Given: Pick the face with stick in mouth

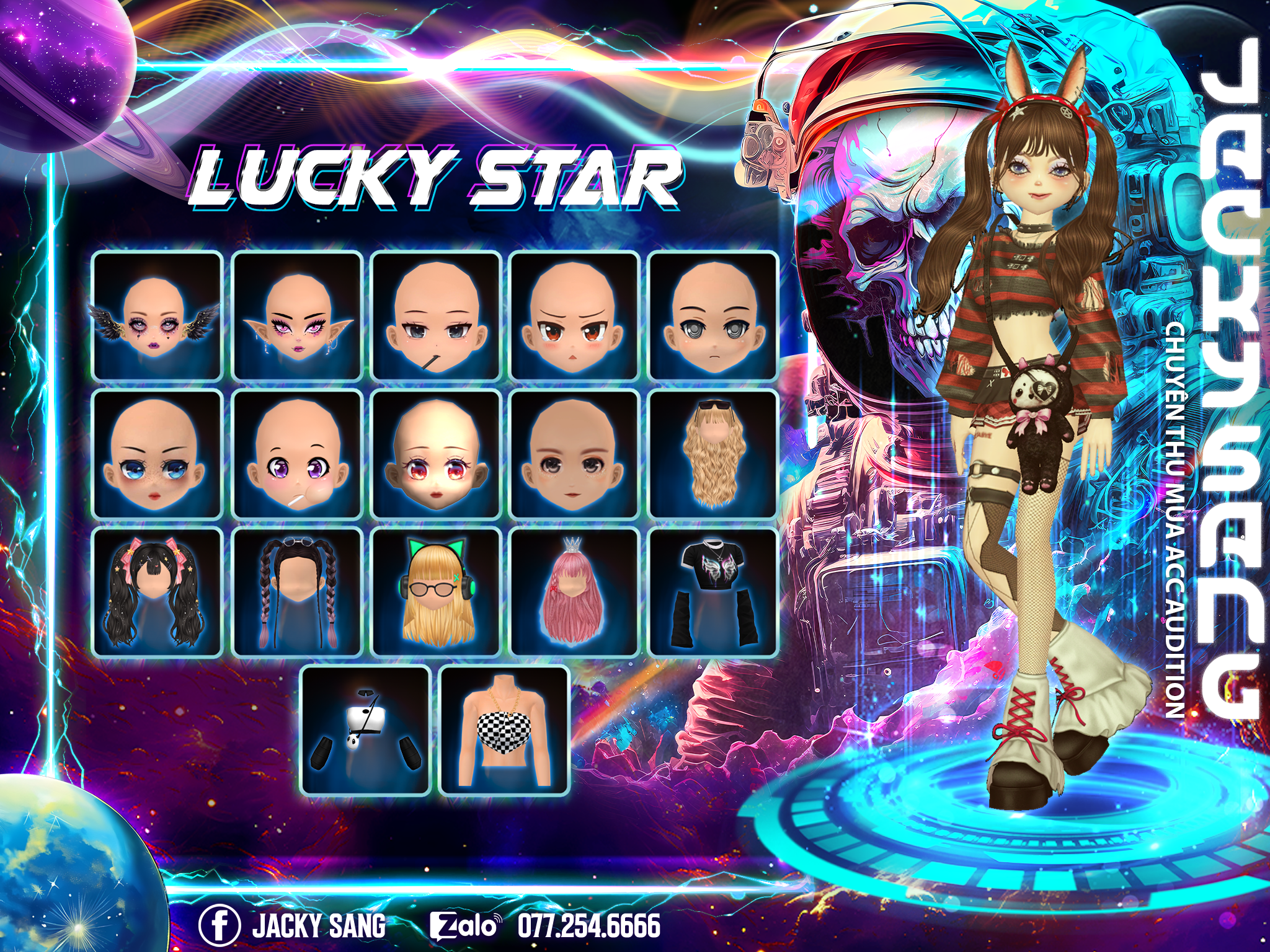Looking at the screenshot, I should point(436,316).
